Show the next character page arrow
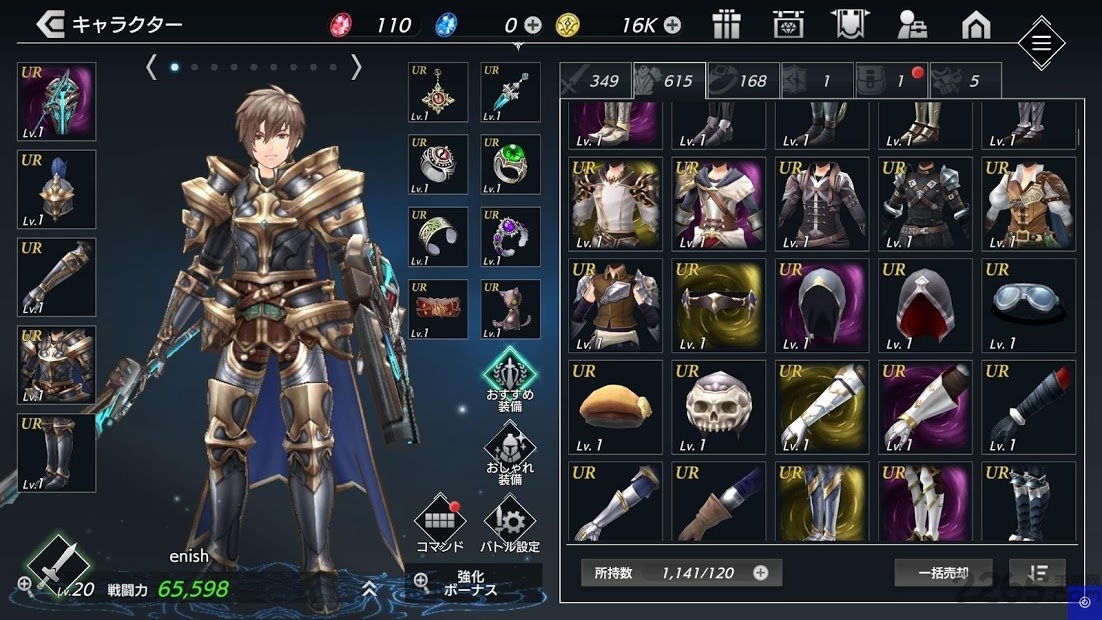This screenshot has width=1102, height=620. [356, 67]
